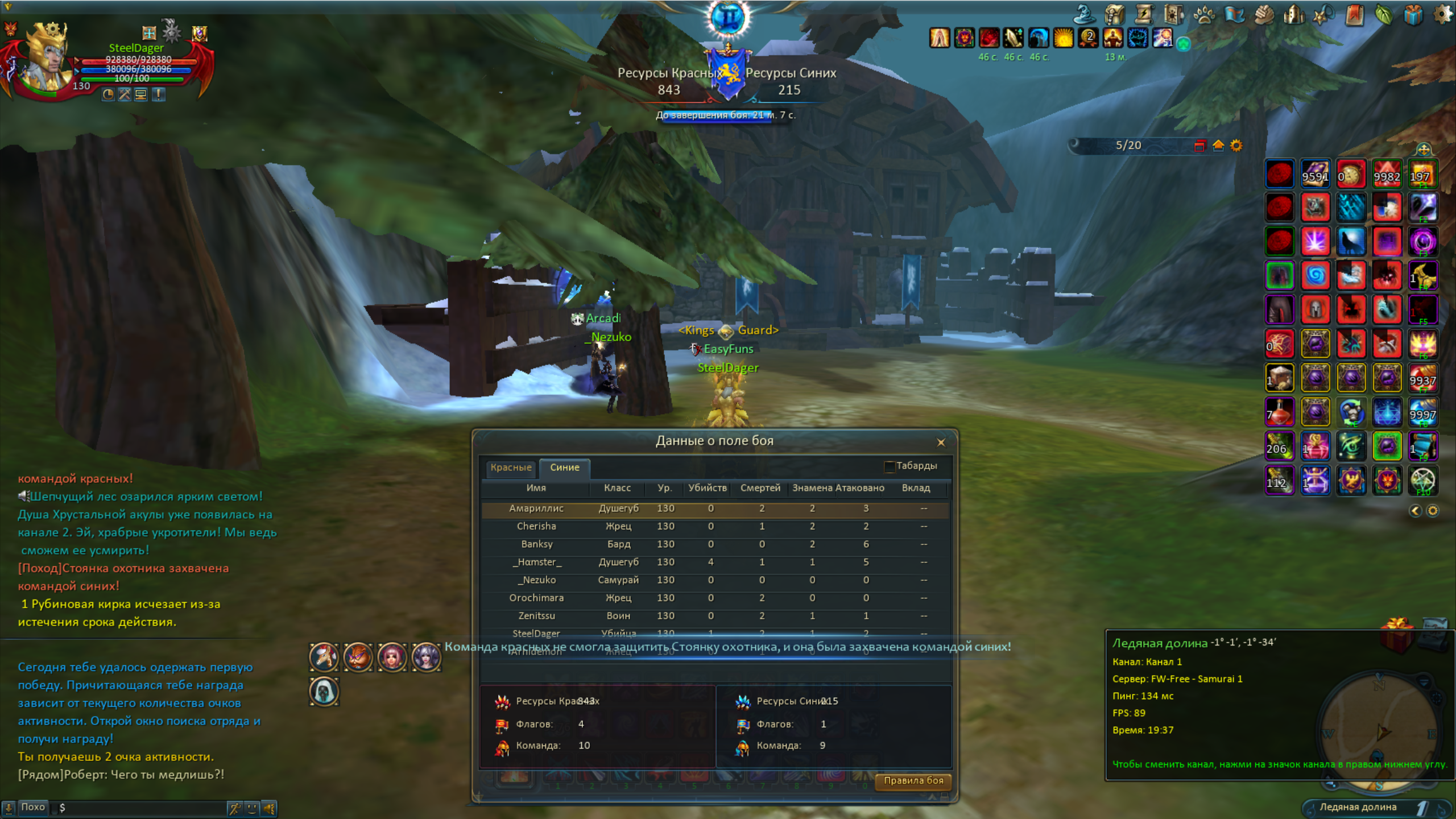Viewport: 1456px width, 819px height.
Task: Open settings with the gear icon
Action: click(1442, 15)
